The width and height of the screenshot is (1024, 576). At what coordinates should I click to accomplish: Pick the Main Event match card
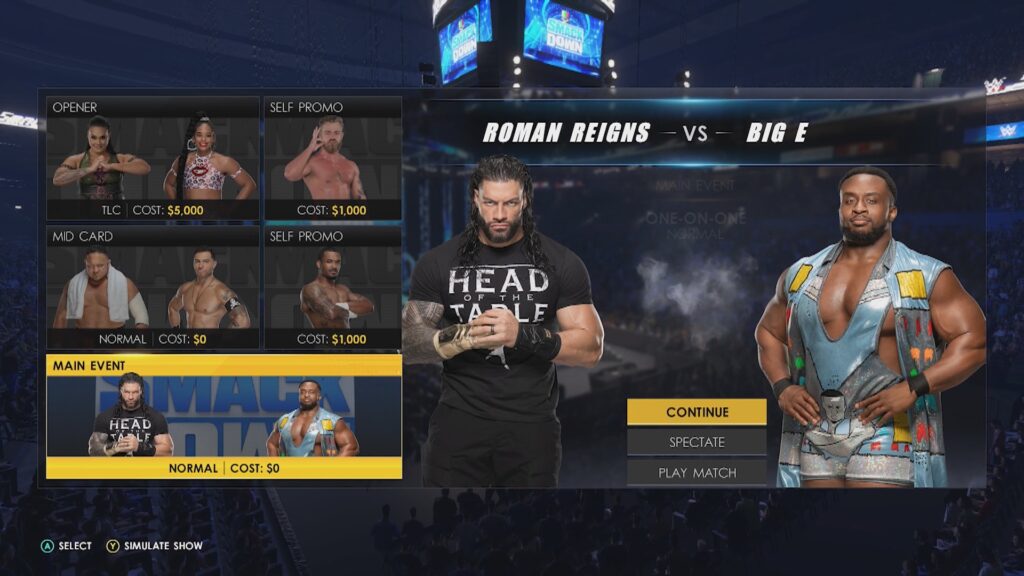224,416
